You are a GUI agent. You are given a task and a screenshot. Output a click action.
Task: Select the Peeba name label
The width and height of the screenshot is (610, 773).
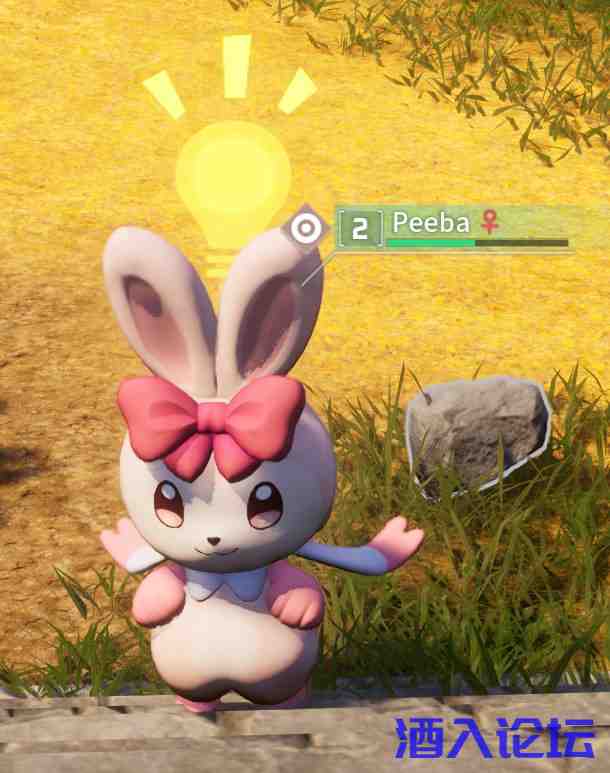click(431, 222)
